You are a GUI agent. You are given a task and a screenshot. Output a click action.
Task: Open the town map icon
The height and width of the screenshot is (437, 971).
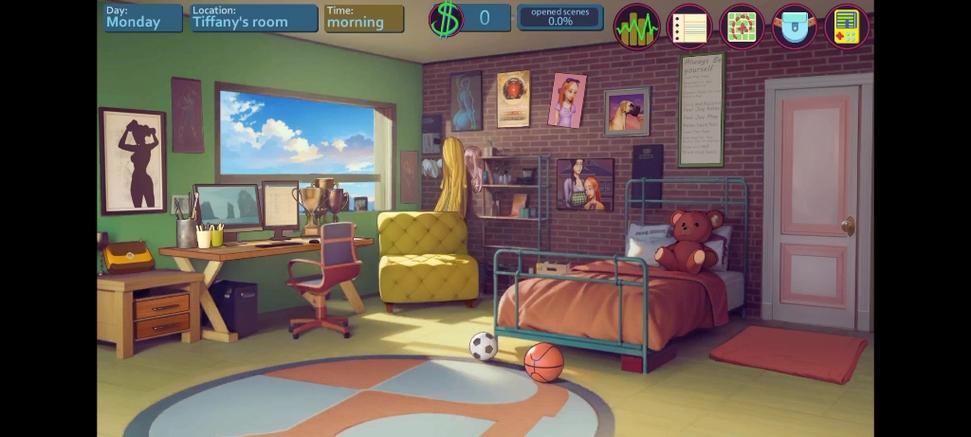741,27
